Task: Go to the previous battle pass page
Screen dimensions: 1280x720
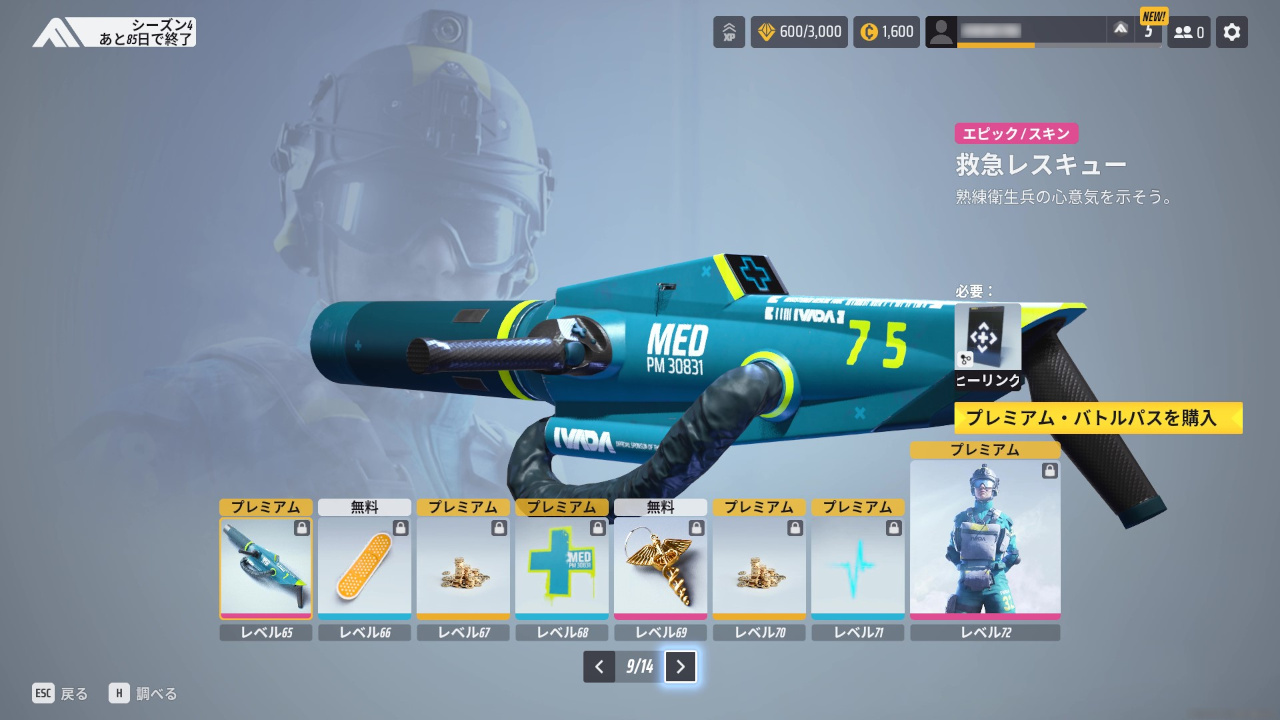Action: pyautogui.click(x=599, y=666)
